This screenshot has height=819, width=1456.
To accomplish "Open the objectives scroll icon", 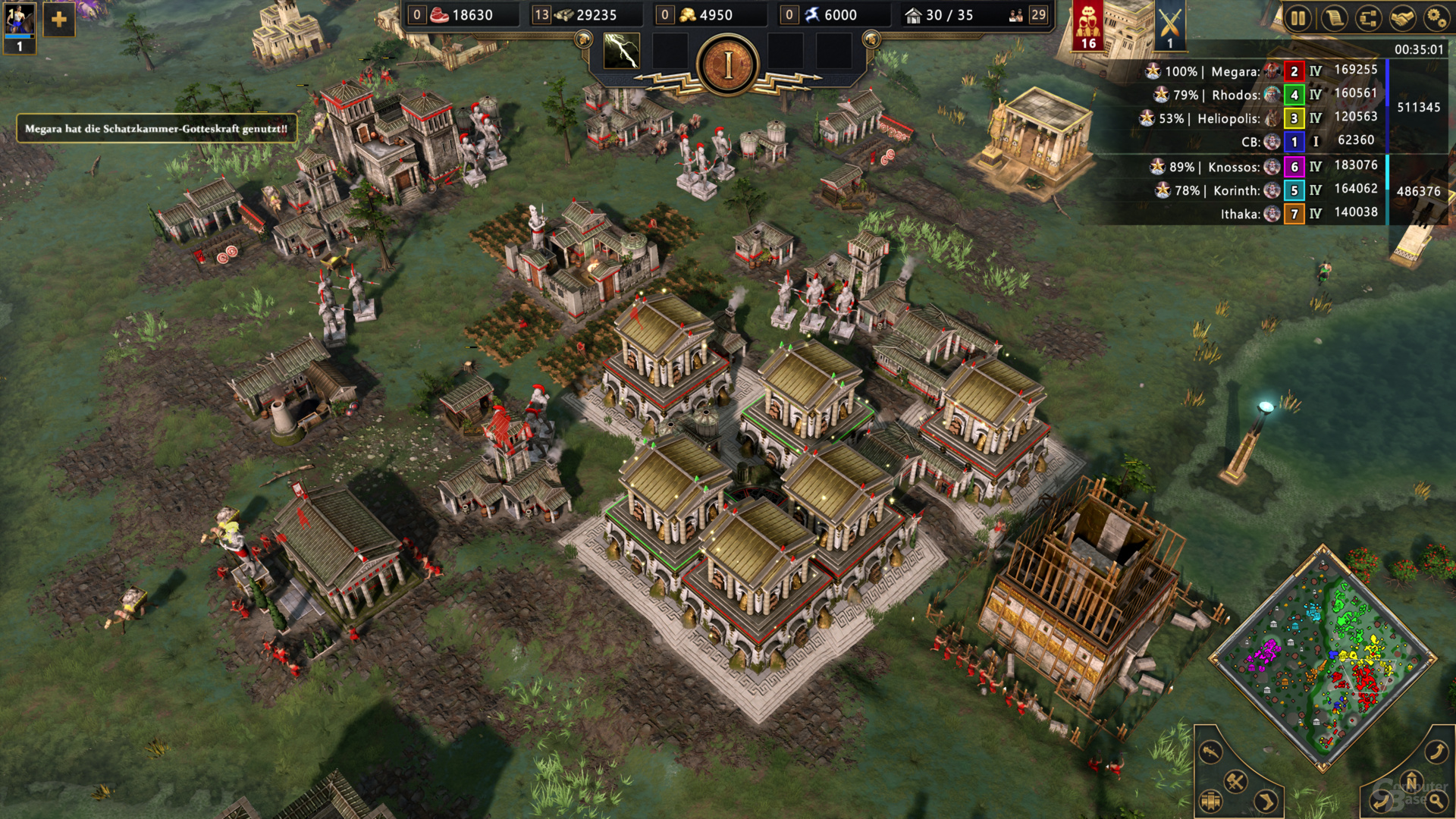I will [x=1333, y=17].
